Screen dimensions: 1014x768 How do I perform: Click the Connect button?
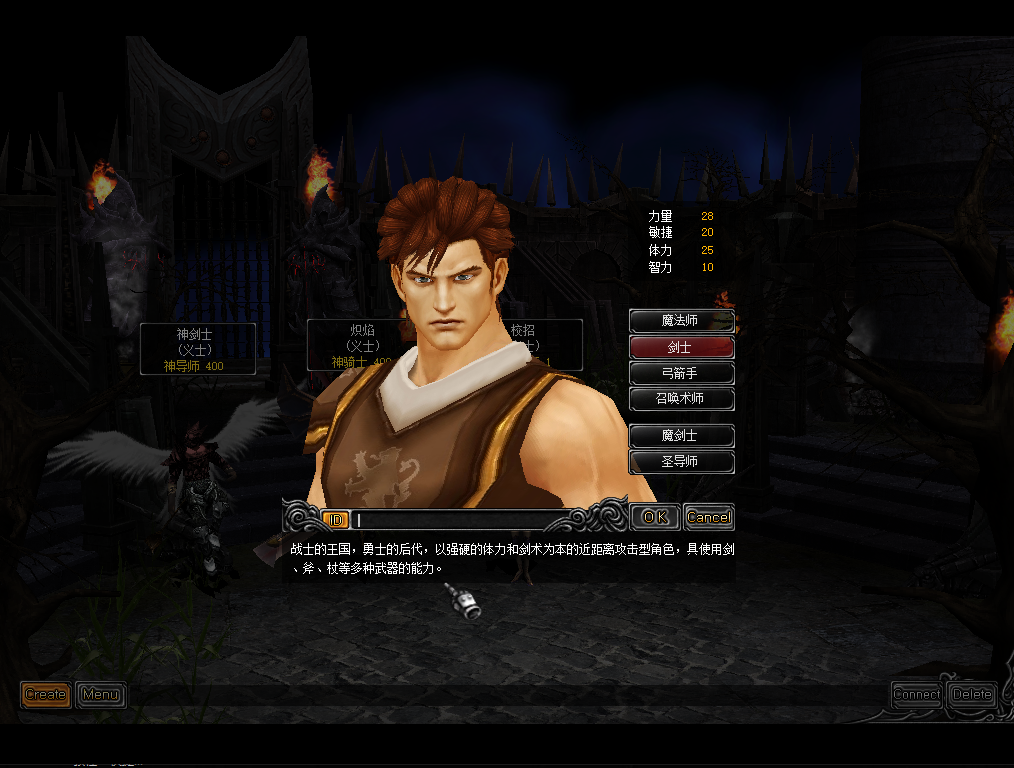pos(916,694)
